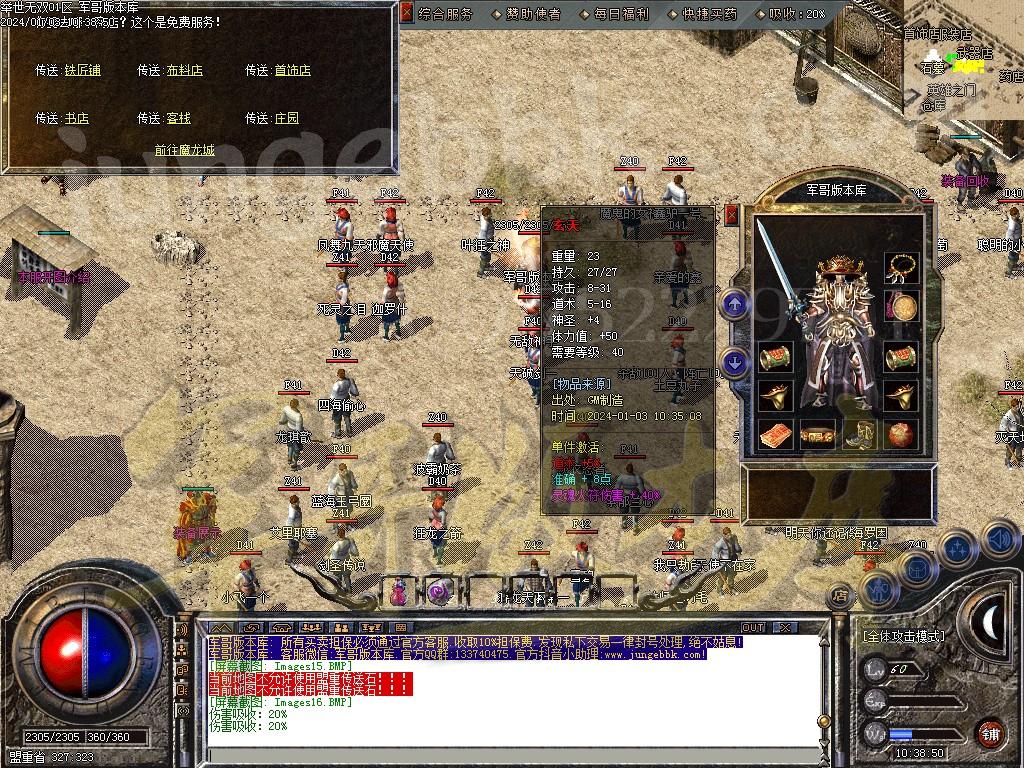Teleport to the 铁匠铺 blacksmith
This screenshot has width=1024, height=768.
click(83, 70)
